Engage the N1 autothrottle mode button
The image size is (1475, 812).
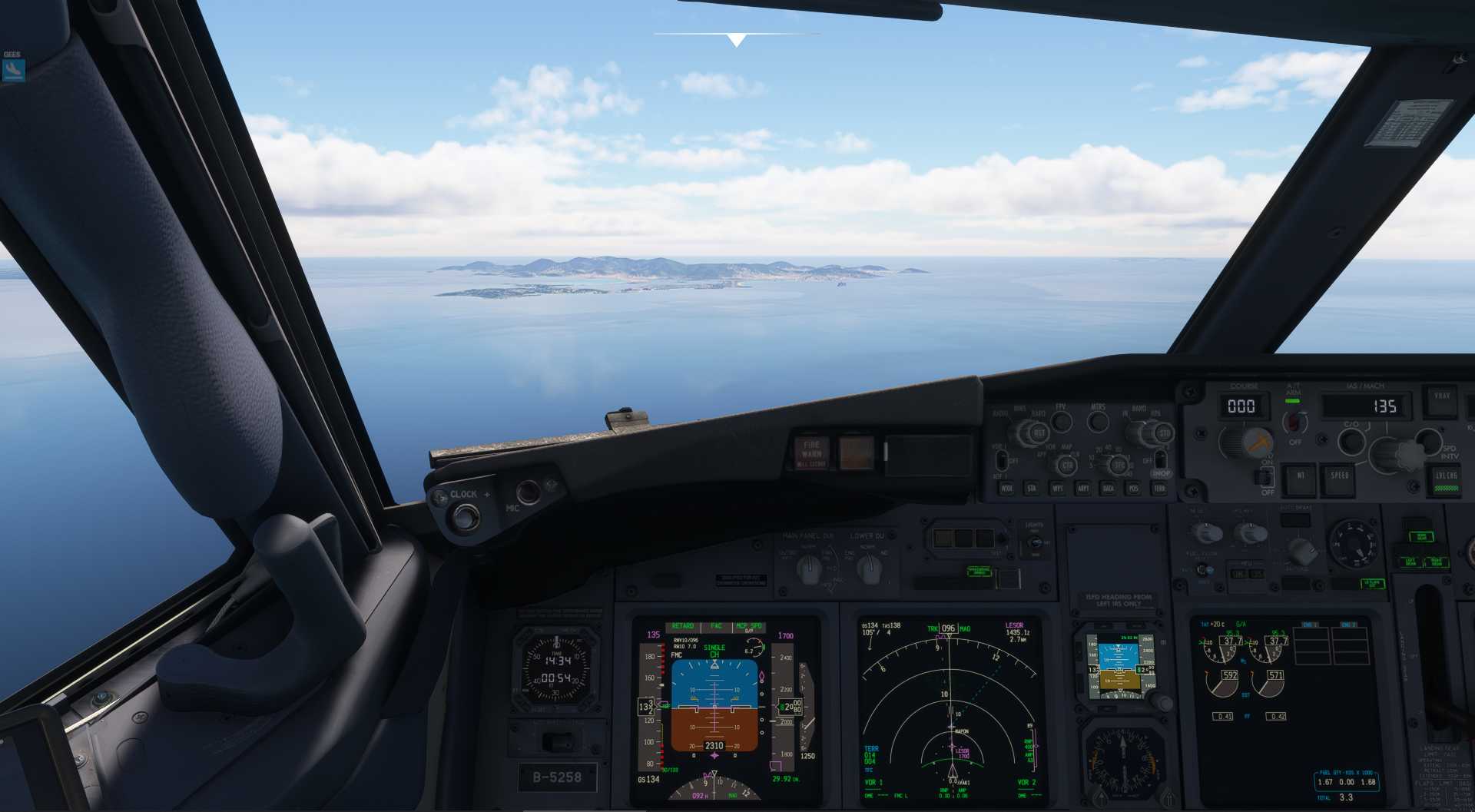tap(1301, 476)
